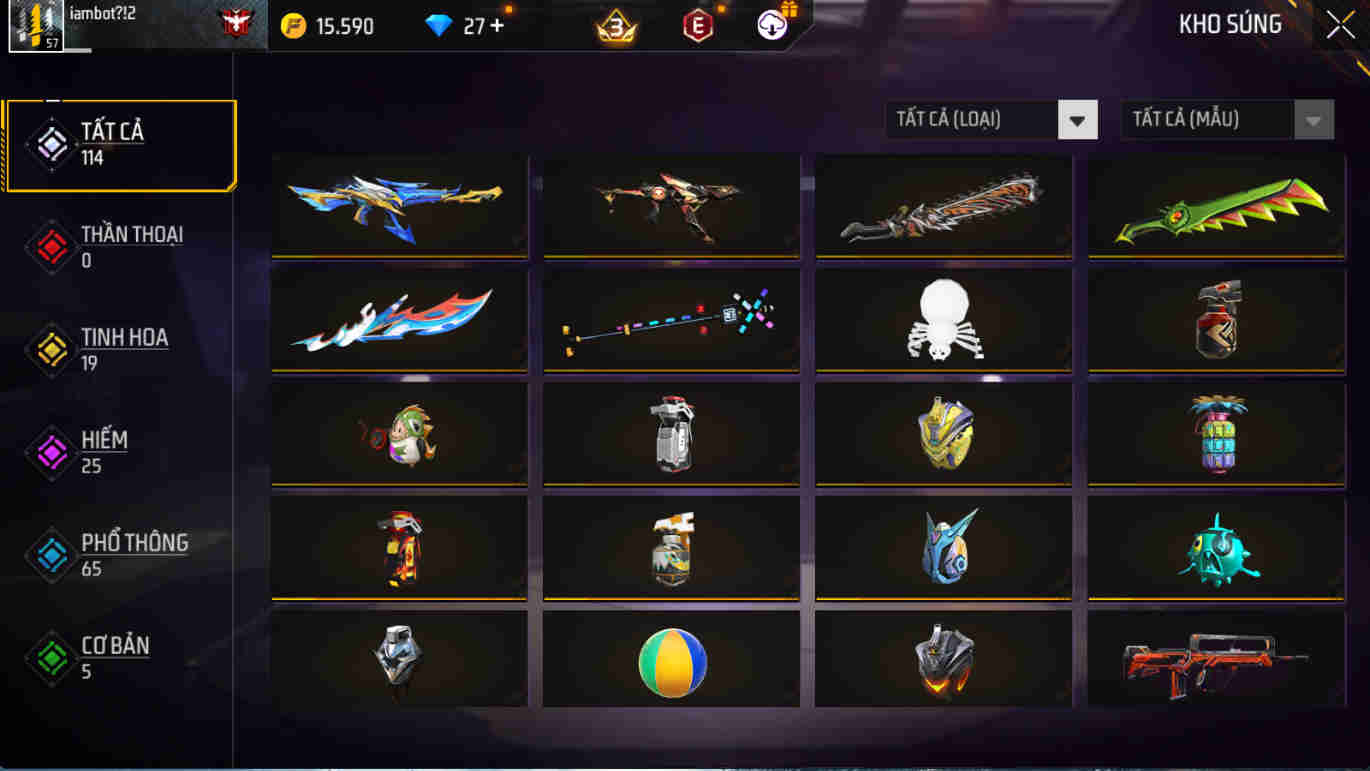Select the blue dragon katana skin thumbnail
1370x771 pixels.
[399, 205]
